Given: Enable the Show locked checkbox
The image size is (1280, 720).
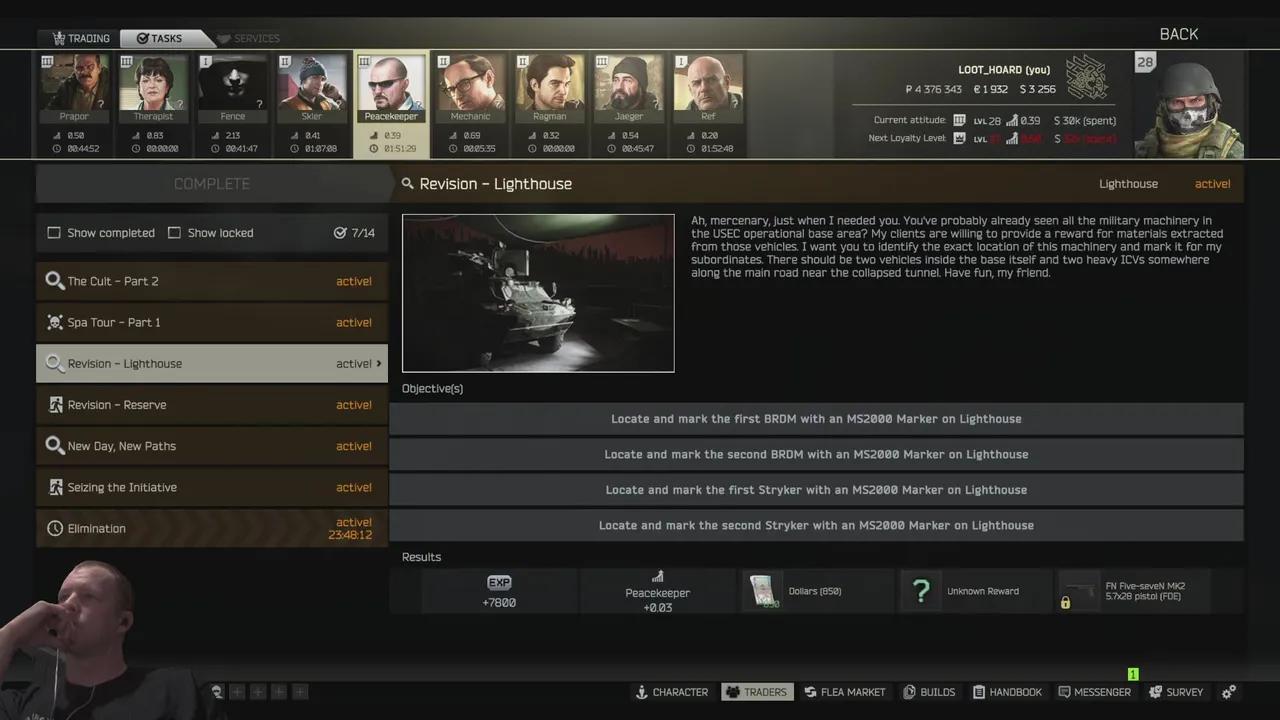Looking at the screenshot, I should tap(175, 232).
